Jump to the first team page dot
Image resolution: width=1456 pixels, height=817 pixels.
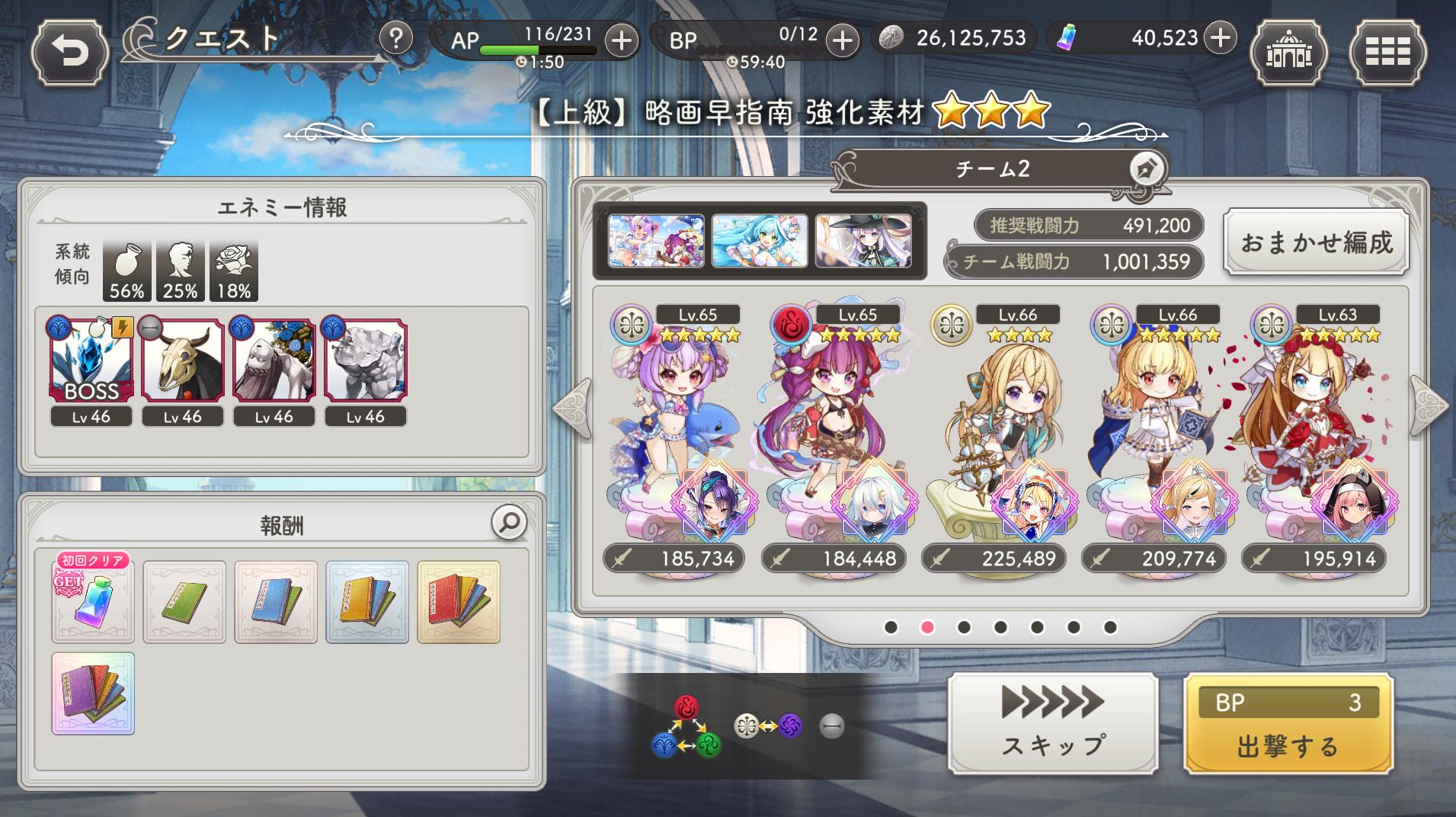coord(891,627)
